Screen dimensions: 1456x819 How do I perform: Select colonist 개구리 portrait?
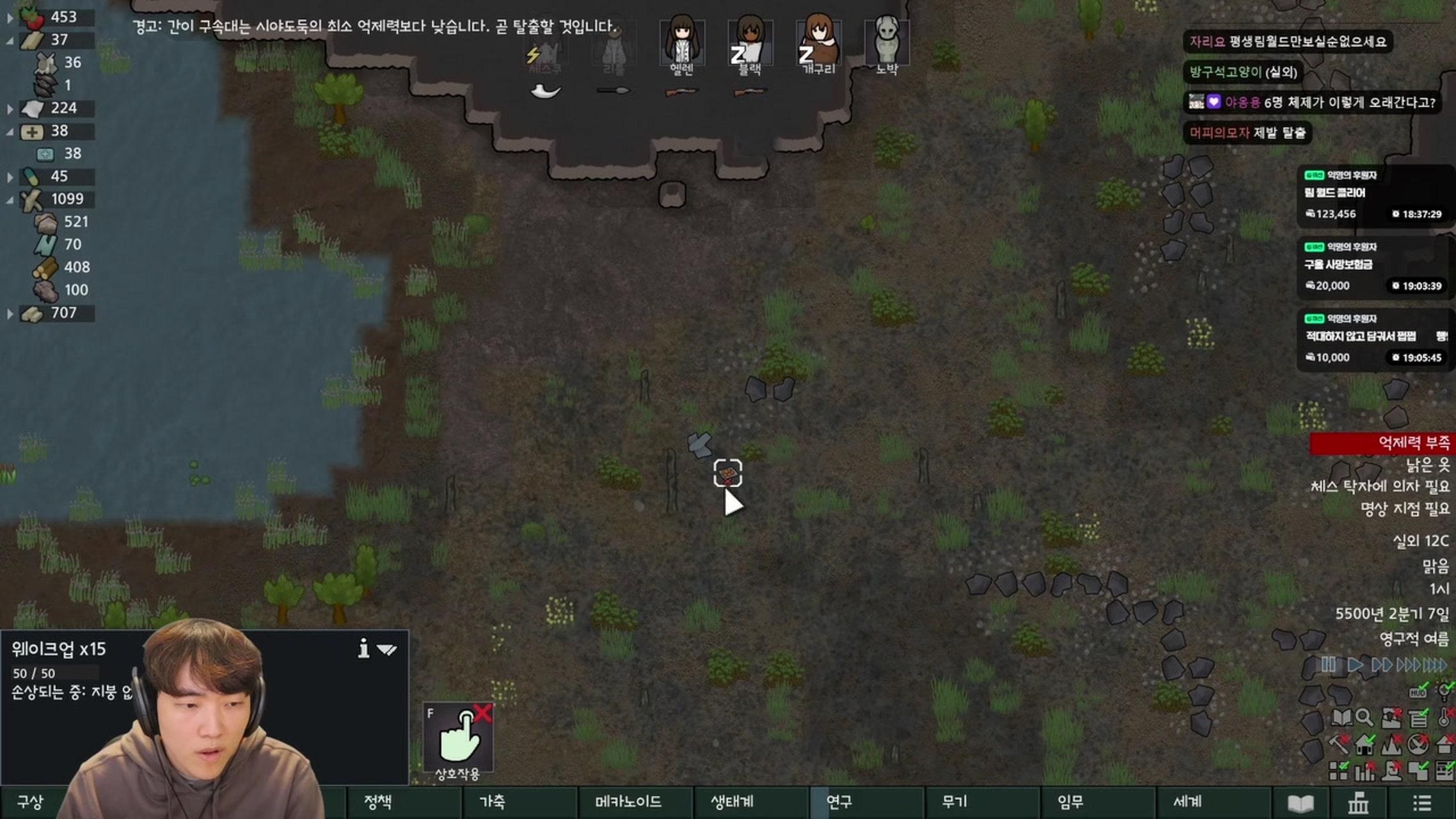coord(818,42)
